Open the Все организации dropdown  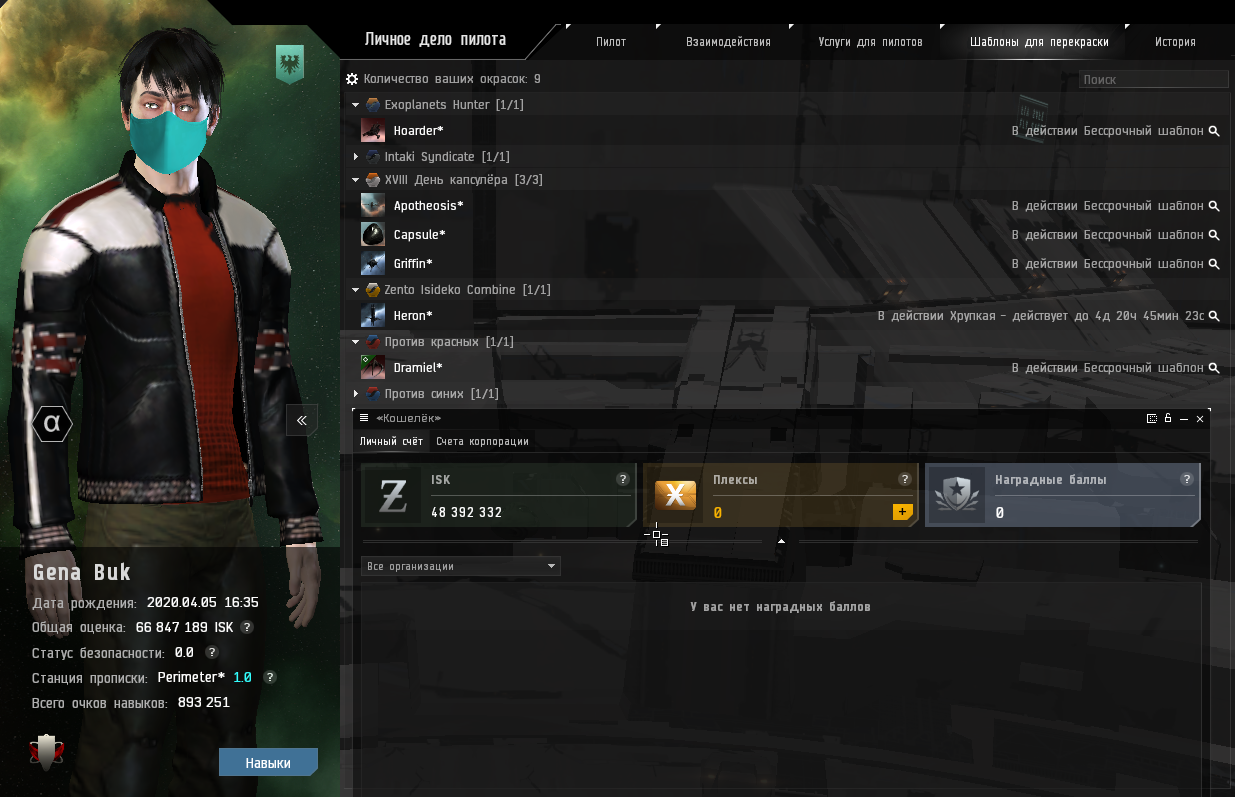pos(460,566)
